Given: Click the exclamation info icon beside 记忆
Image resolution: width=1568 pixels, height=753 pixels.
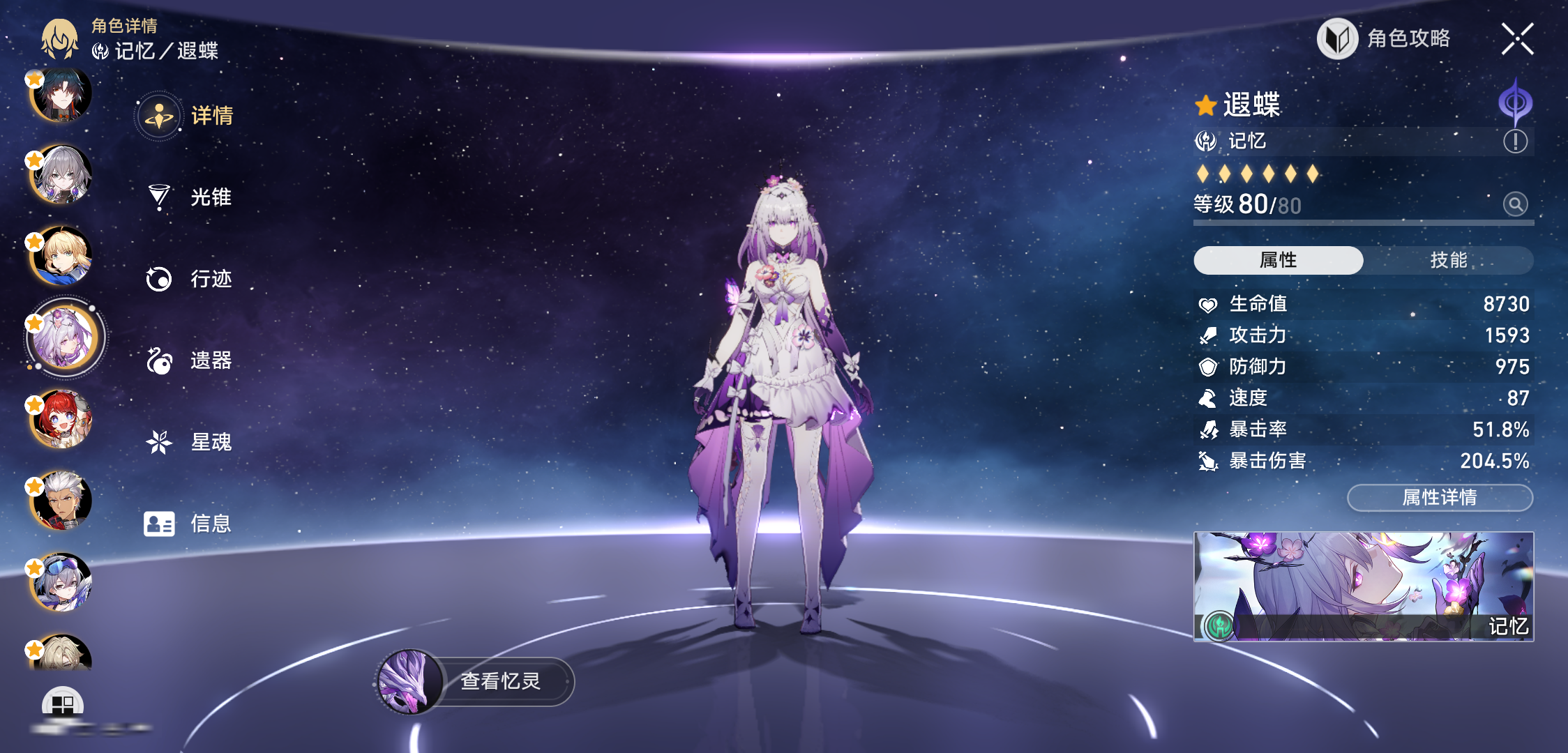Looking at the screenshot, I should click(x=1515, y=142).
